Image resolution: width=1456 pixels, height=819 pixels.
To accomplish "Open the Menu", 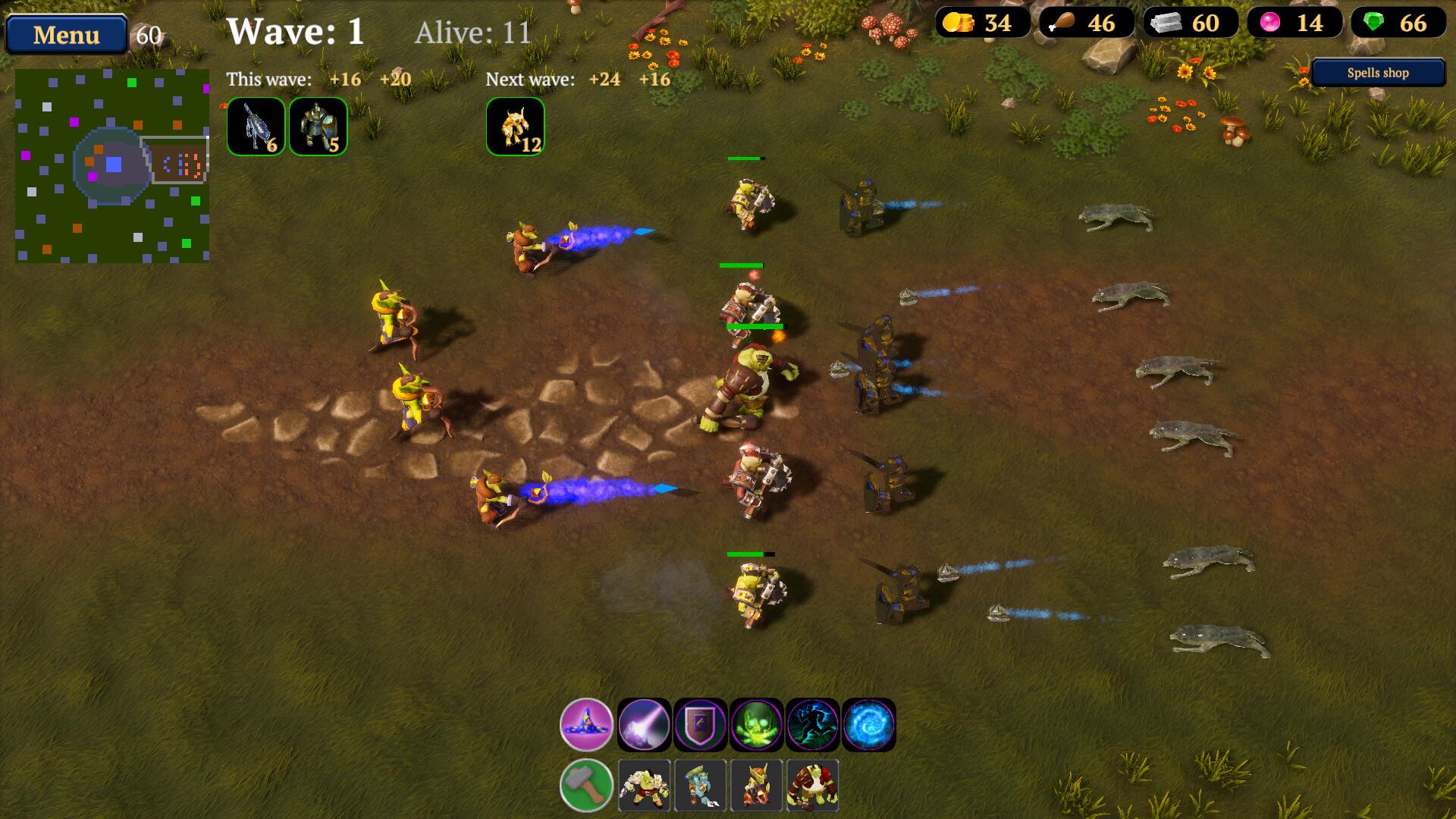I will 66,33.
